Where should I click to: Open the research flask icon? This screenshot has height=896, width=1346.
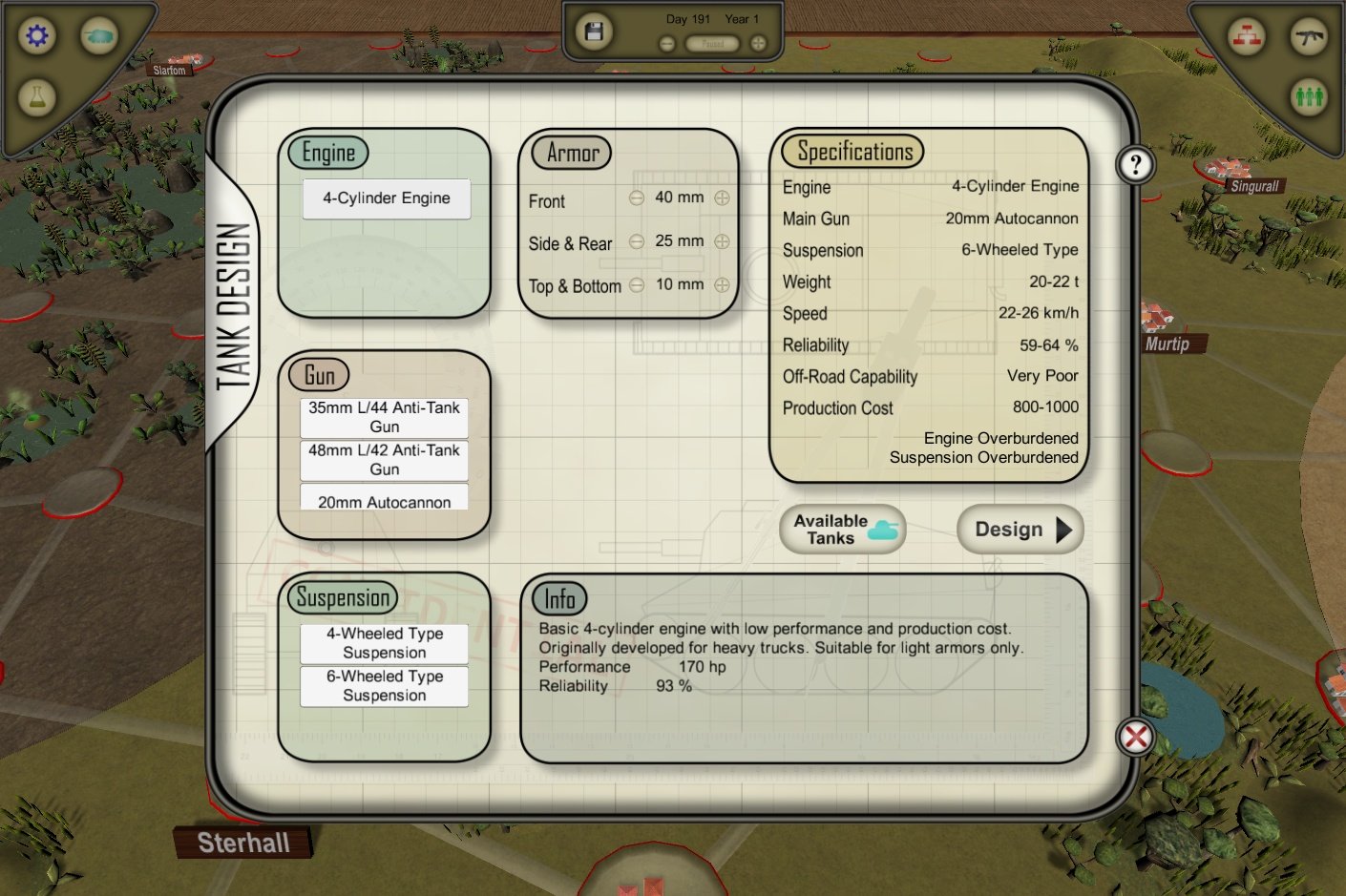click(37, 96)
